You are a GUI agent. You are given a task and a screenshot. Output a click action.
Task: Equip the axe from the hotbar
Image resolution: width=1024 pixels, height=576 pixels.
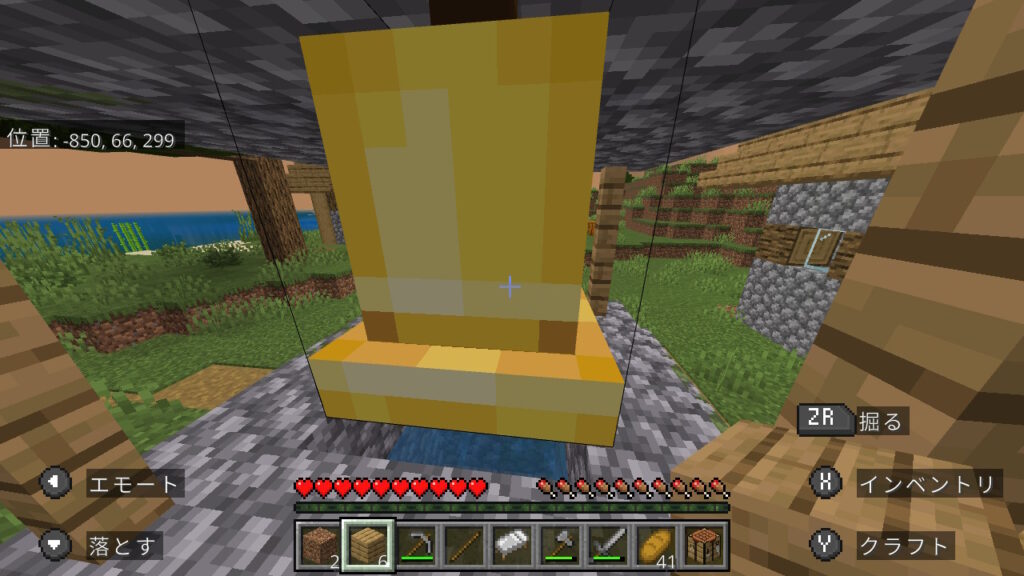click(560, 546)
